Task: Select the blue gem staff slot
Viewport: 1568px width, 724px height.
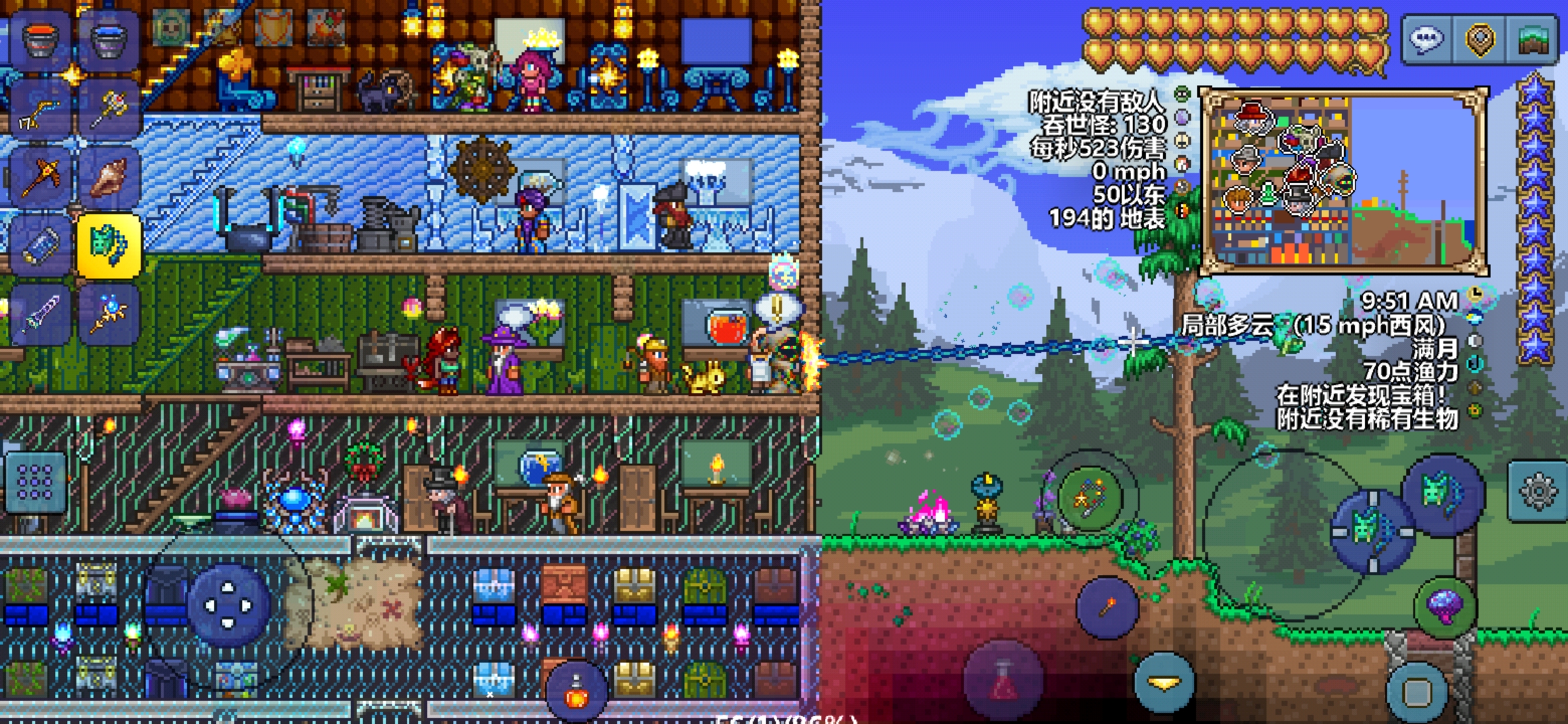Action: click(x=109, y=314)
